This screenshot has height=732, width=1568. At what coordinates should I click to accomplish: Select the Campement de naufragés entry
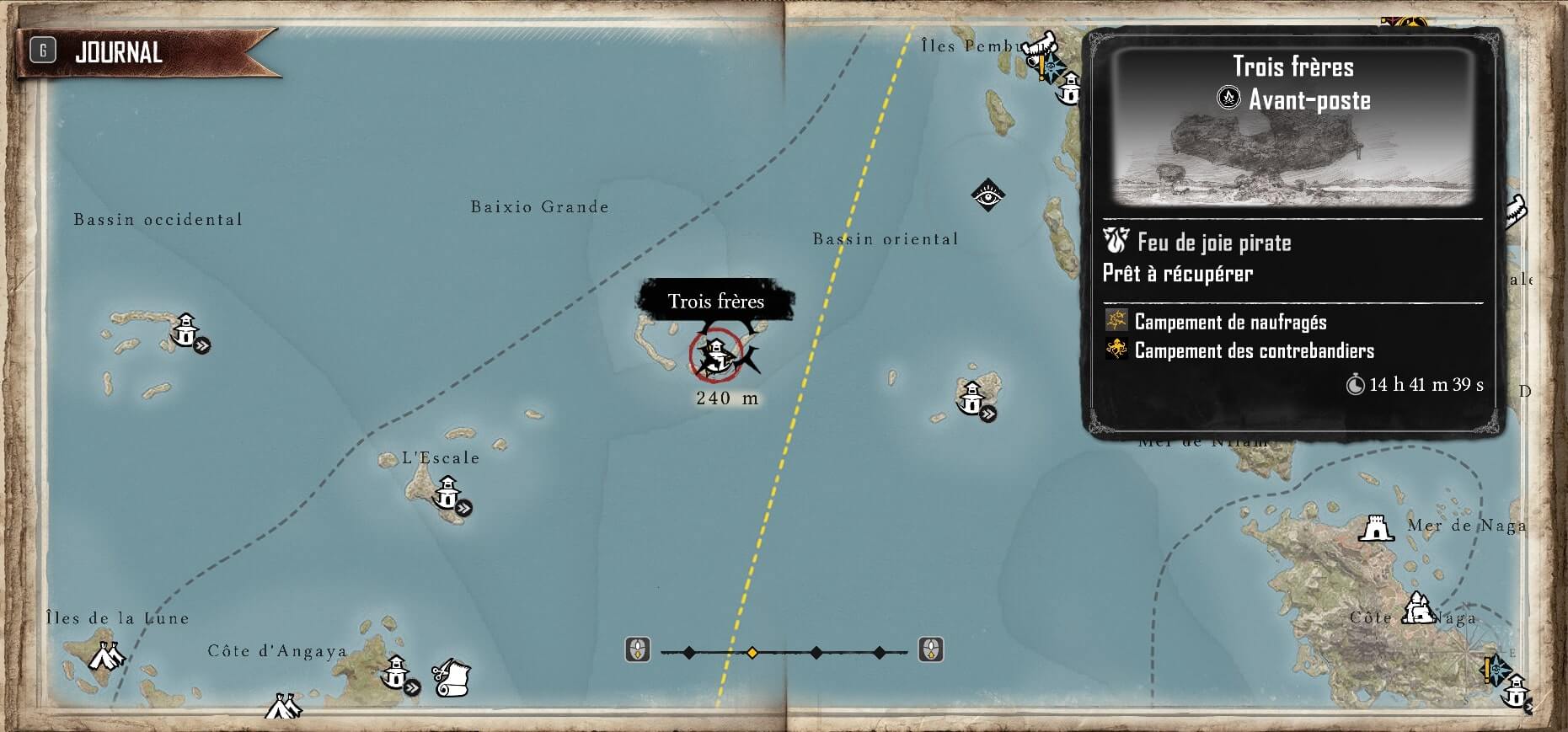tap(1229, 322)
